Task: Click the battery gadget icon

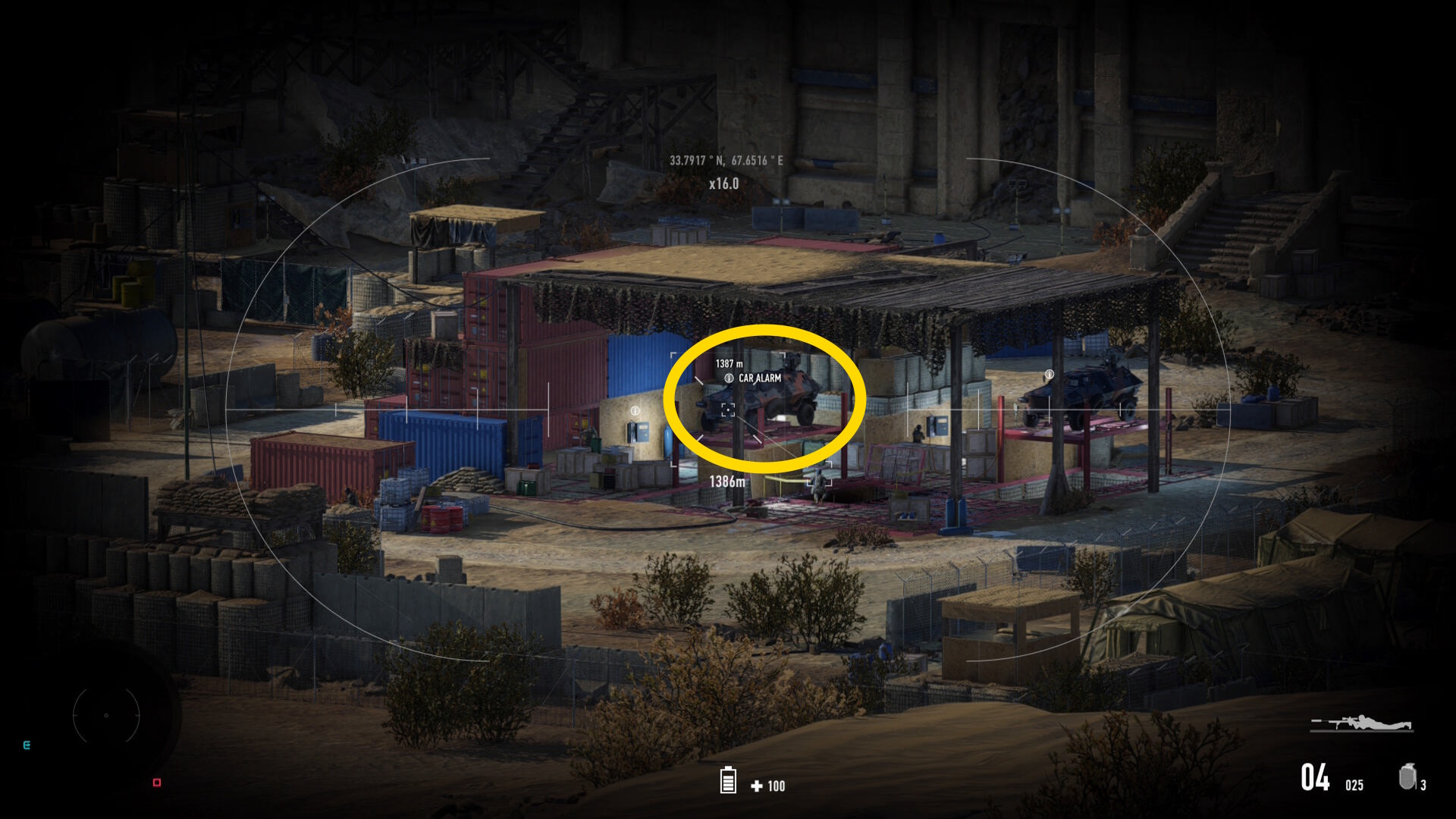Action: pos(728,780)
